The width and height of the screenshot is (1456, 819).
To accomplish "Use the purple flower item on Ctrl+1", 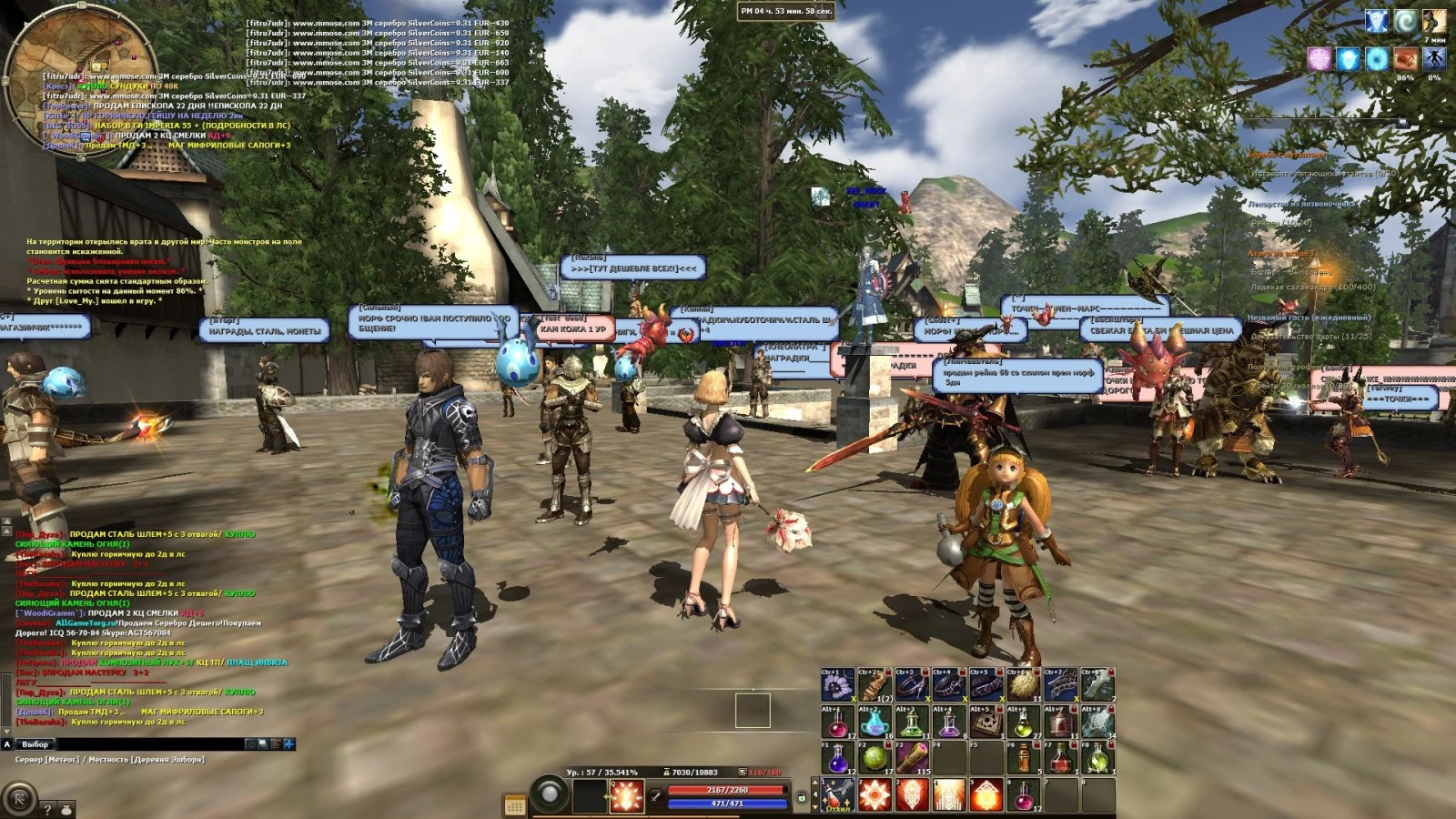I will (x=838, y=685).
